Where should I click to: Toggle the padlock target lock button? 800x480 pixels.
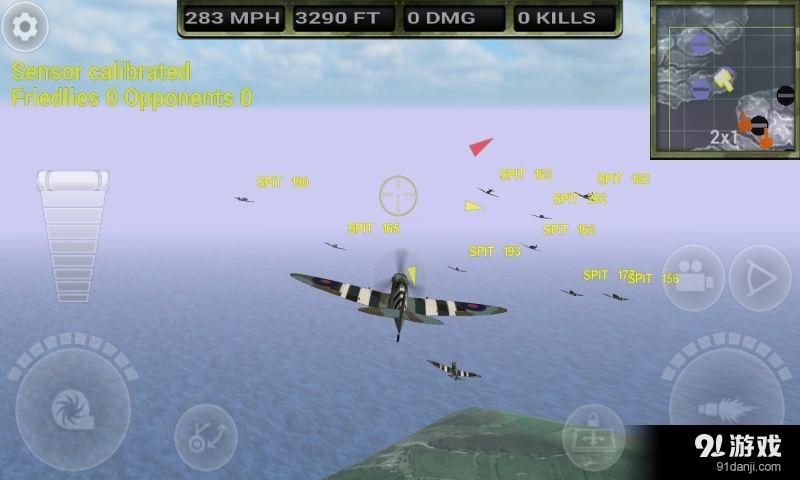[x=593, y=436]
